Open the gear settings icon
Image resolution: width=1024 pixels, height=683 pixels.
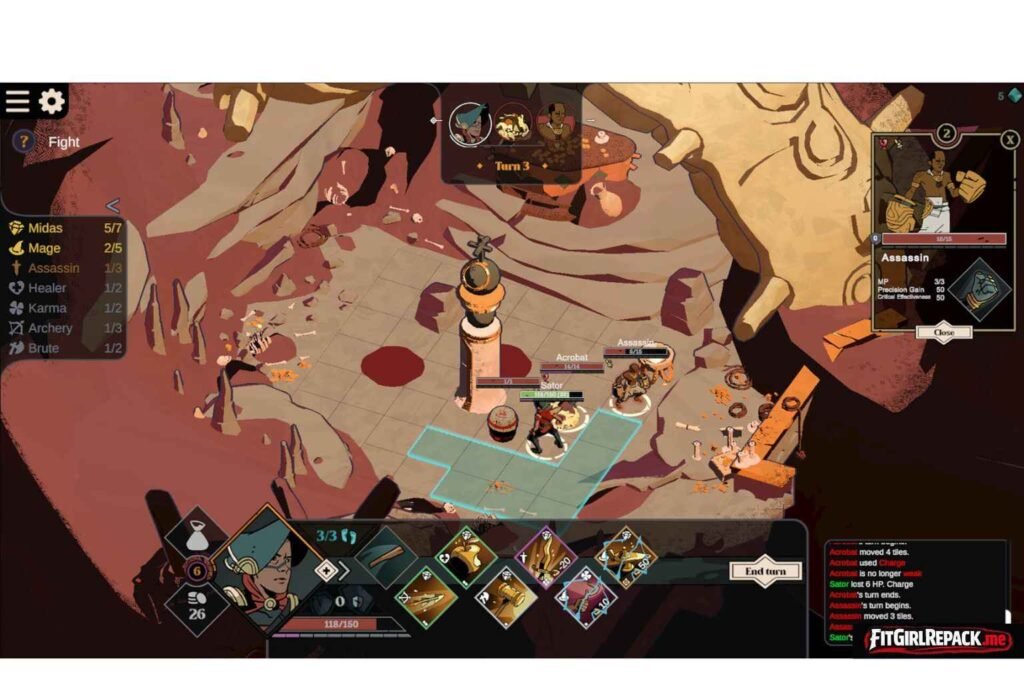click(x=51, y=101)
